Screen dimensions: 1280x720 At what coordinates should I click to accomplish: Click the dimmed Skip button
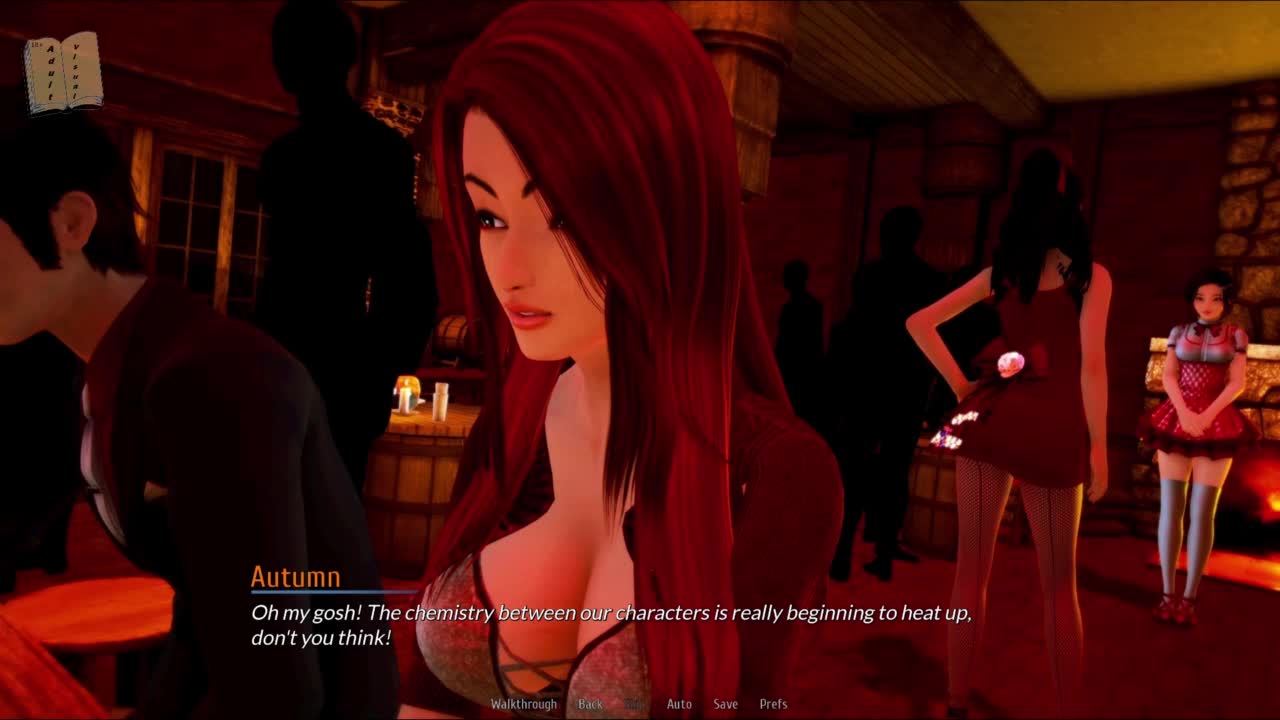pos(635,704)
